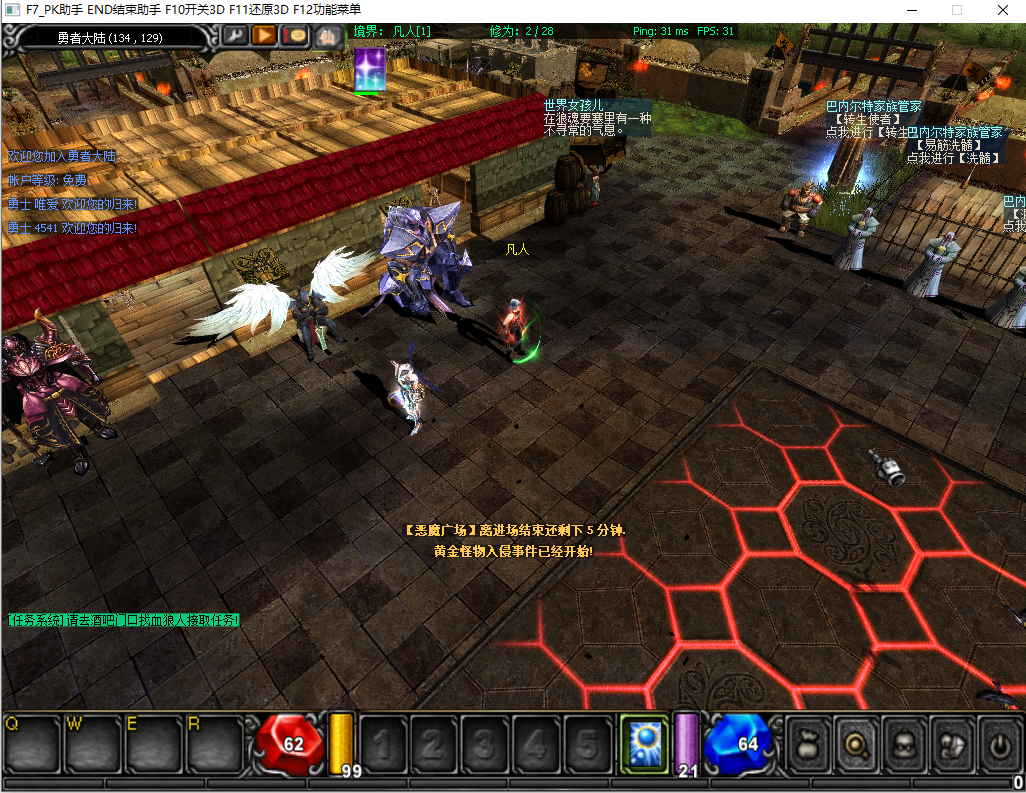Select skill slot number 5

[x=588, y=744]
